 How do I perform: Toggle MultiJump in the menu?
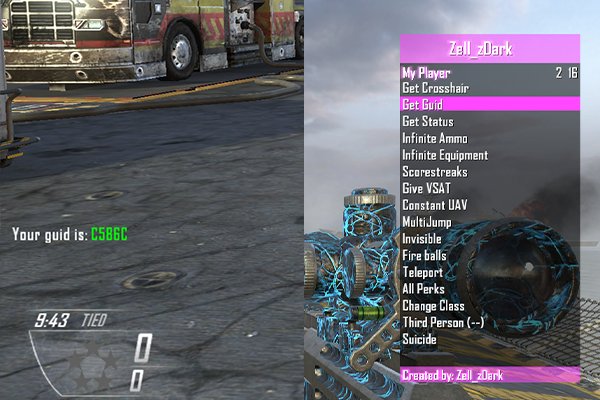(428, 222)
